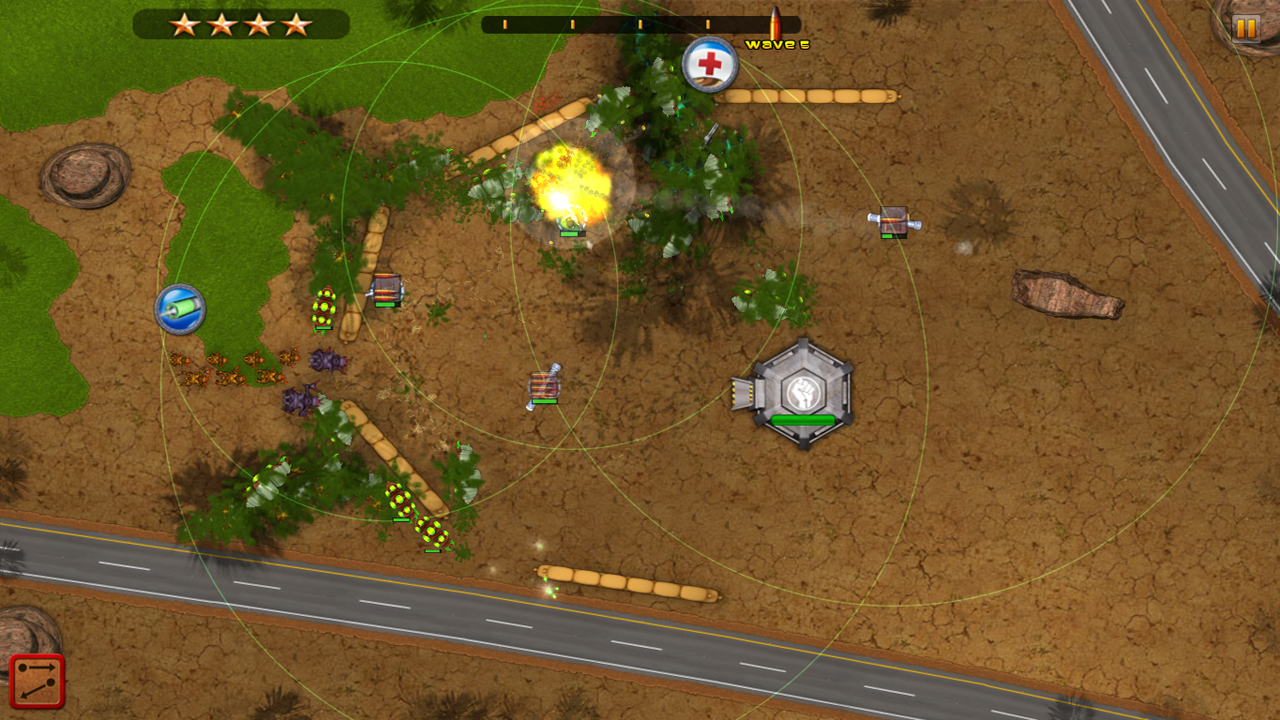
Task: Pick up the green battery powerup icon
Action: (x=180, y=310)
